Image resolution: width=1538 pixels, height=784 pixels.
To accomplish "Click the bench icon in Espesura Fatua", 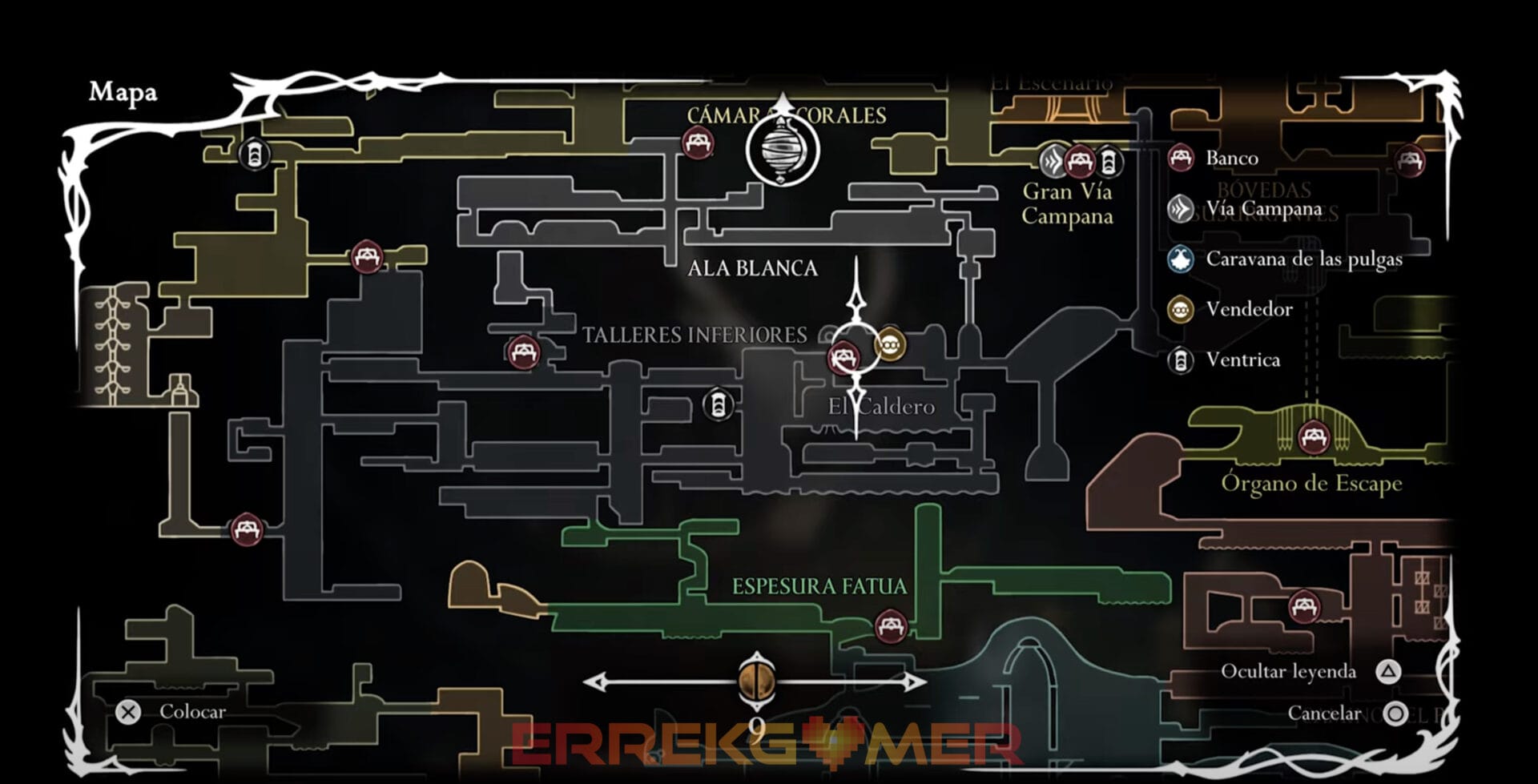I will pyautogui.click(x=892, y=627).
